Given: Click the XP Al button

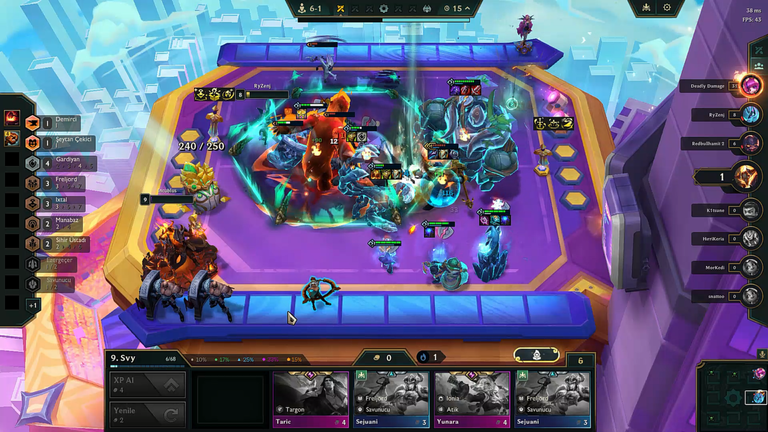Looking at the screenshot, I should pos(147,385).
